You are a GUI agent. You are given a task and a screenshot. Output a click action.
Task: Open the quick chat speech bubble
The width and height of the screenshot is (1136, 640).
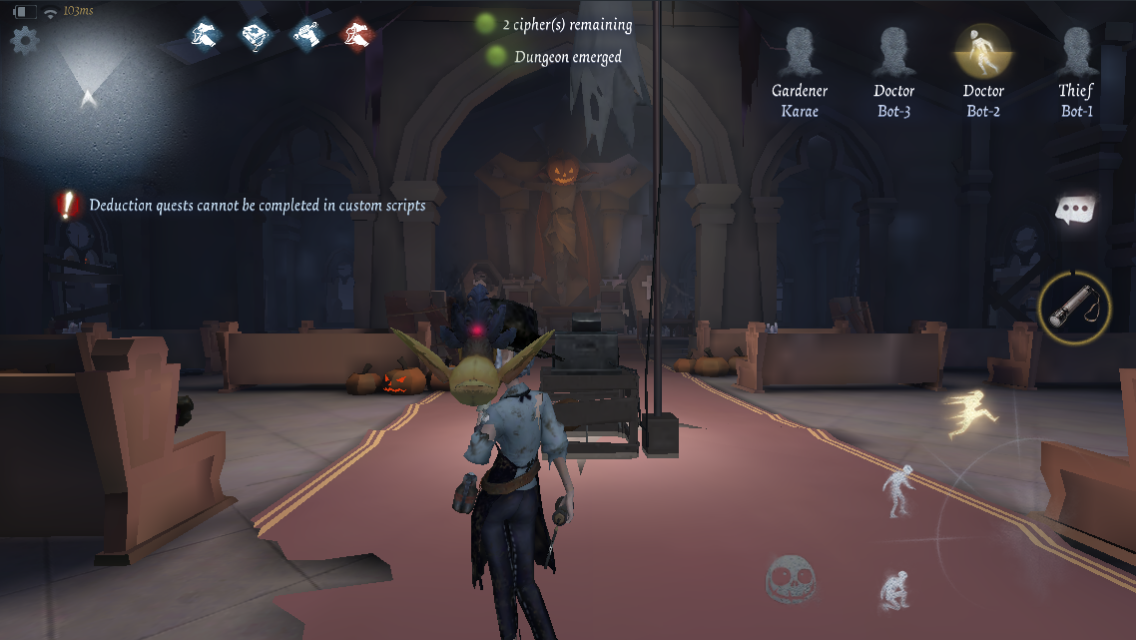tap(1076, 210)
